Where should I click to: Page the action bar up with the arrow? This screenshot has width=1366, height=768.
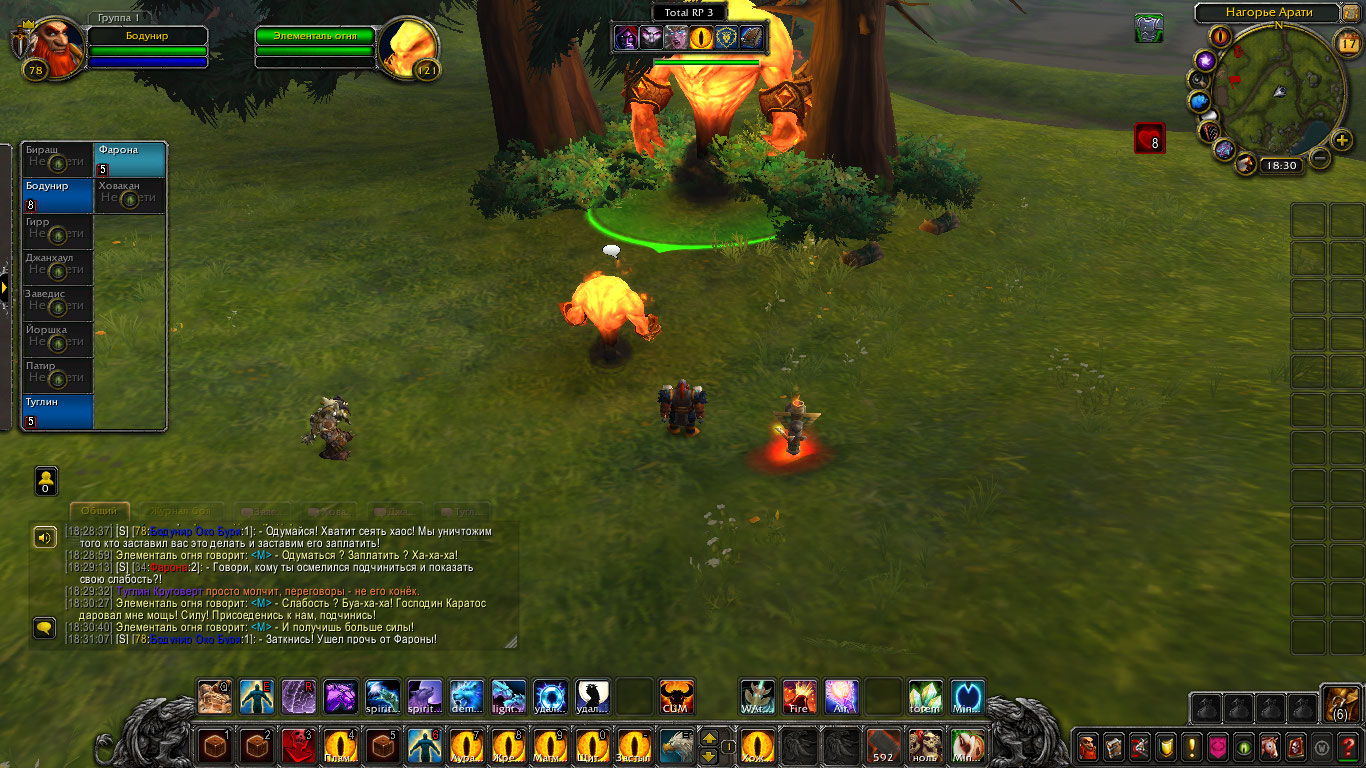709,738
